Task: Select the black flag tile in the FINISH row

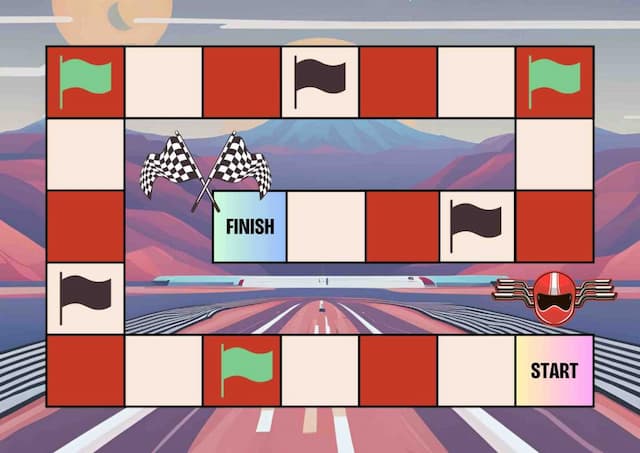Action: coord(476,226)
